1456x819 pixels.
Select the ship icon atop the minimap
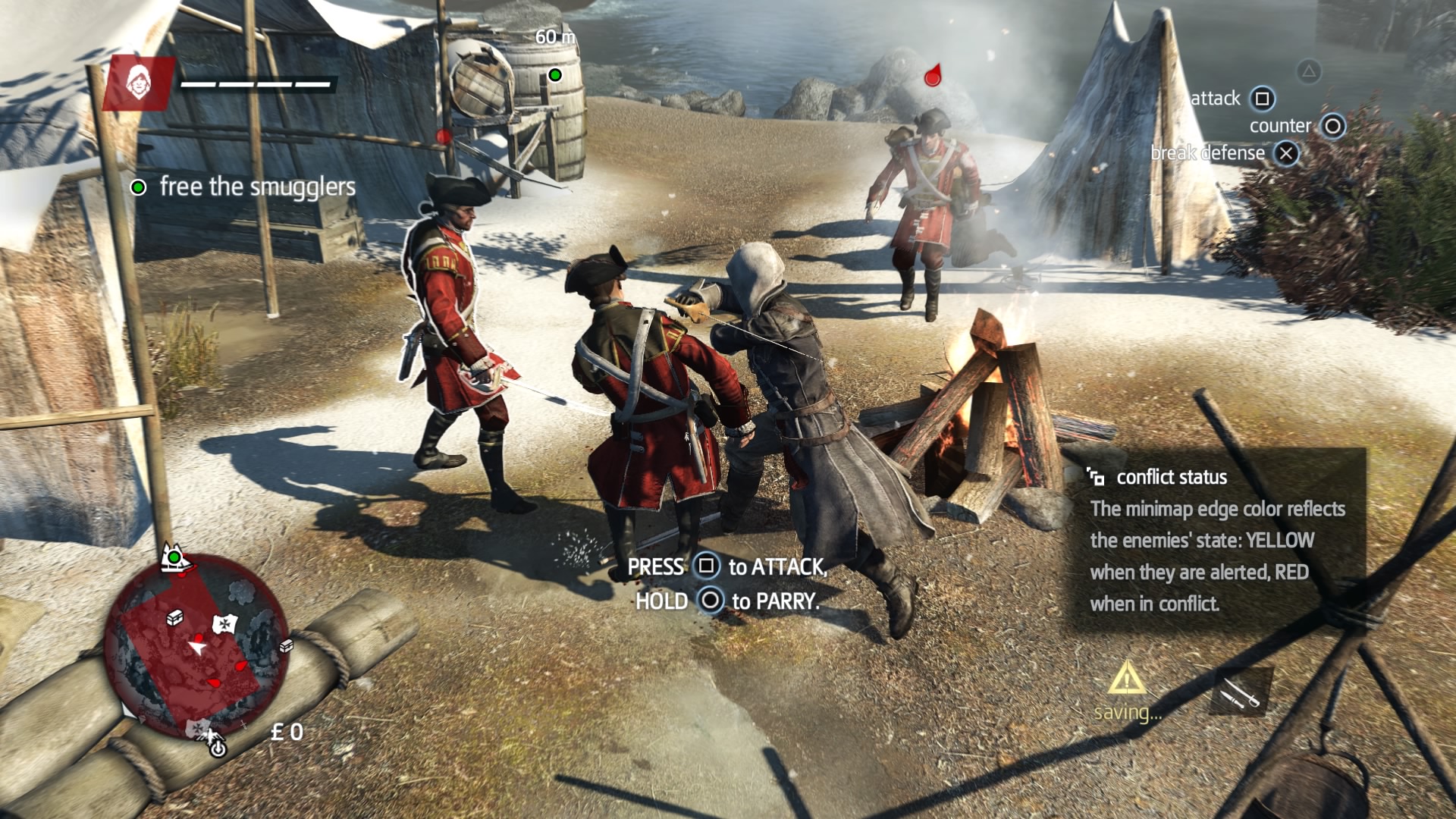175,559
